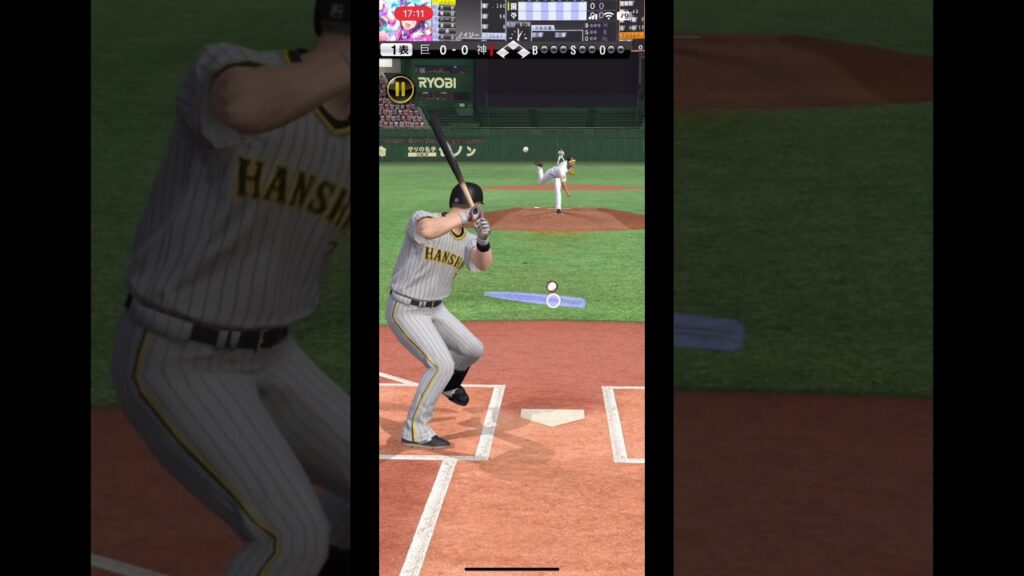Pause the game with the yellow pause button
Screen dimensions: 1024x576
point(400,89)
